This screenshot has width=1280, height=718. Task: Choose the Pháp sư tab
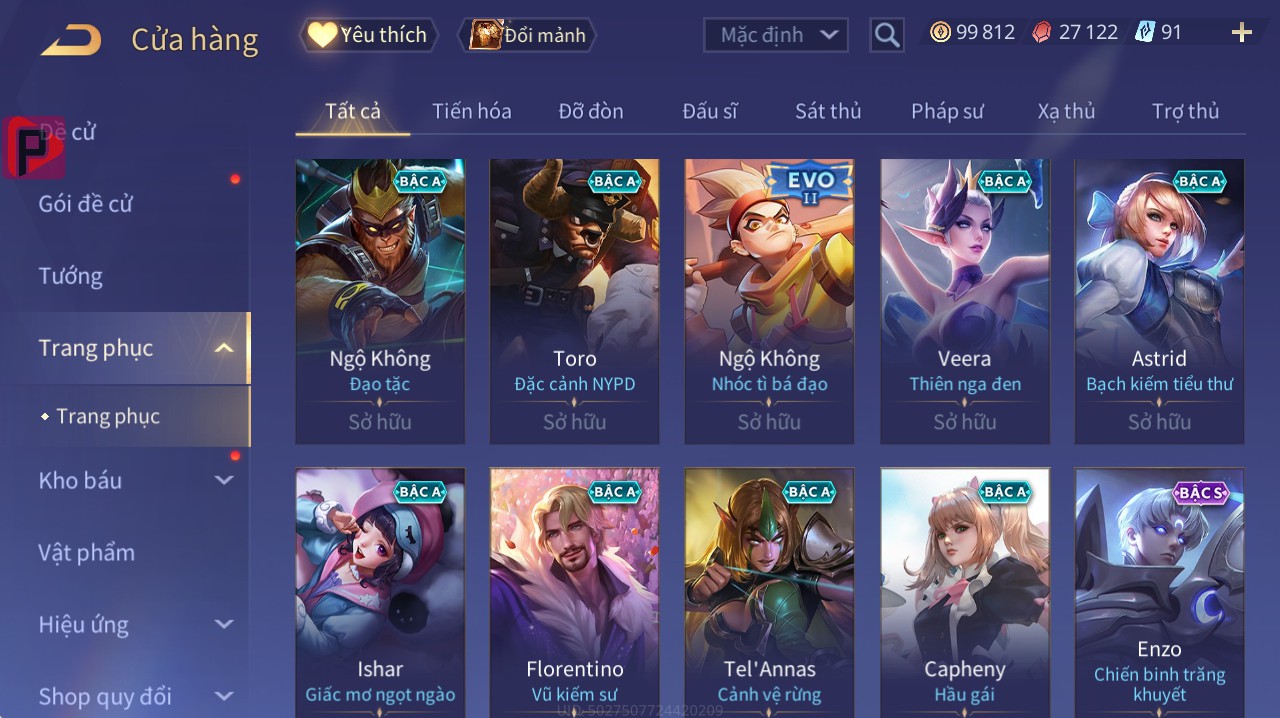coord(947,111)
